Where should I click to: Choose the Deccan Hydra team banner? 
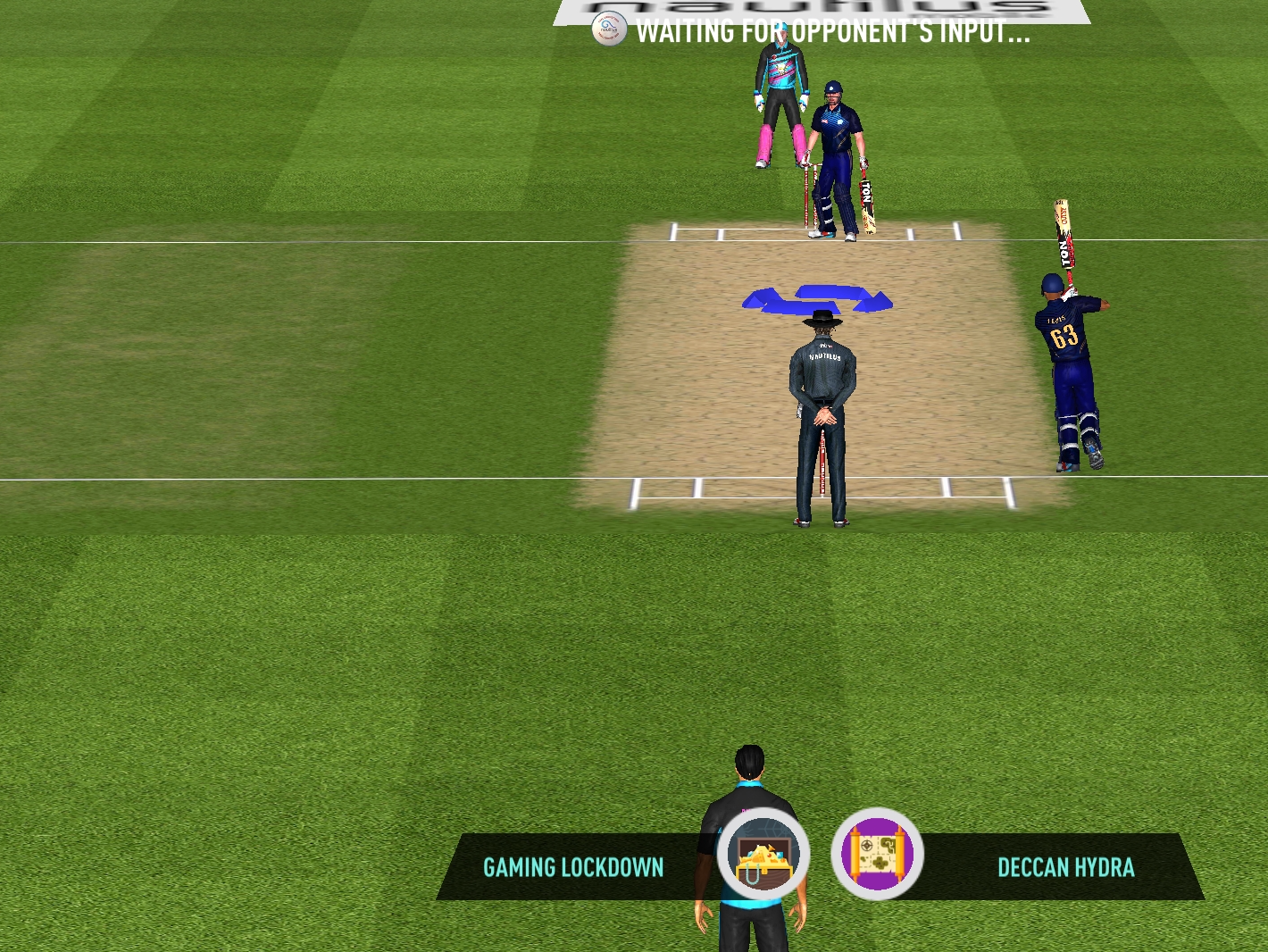[1065, 867]
